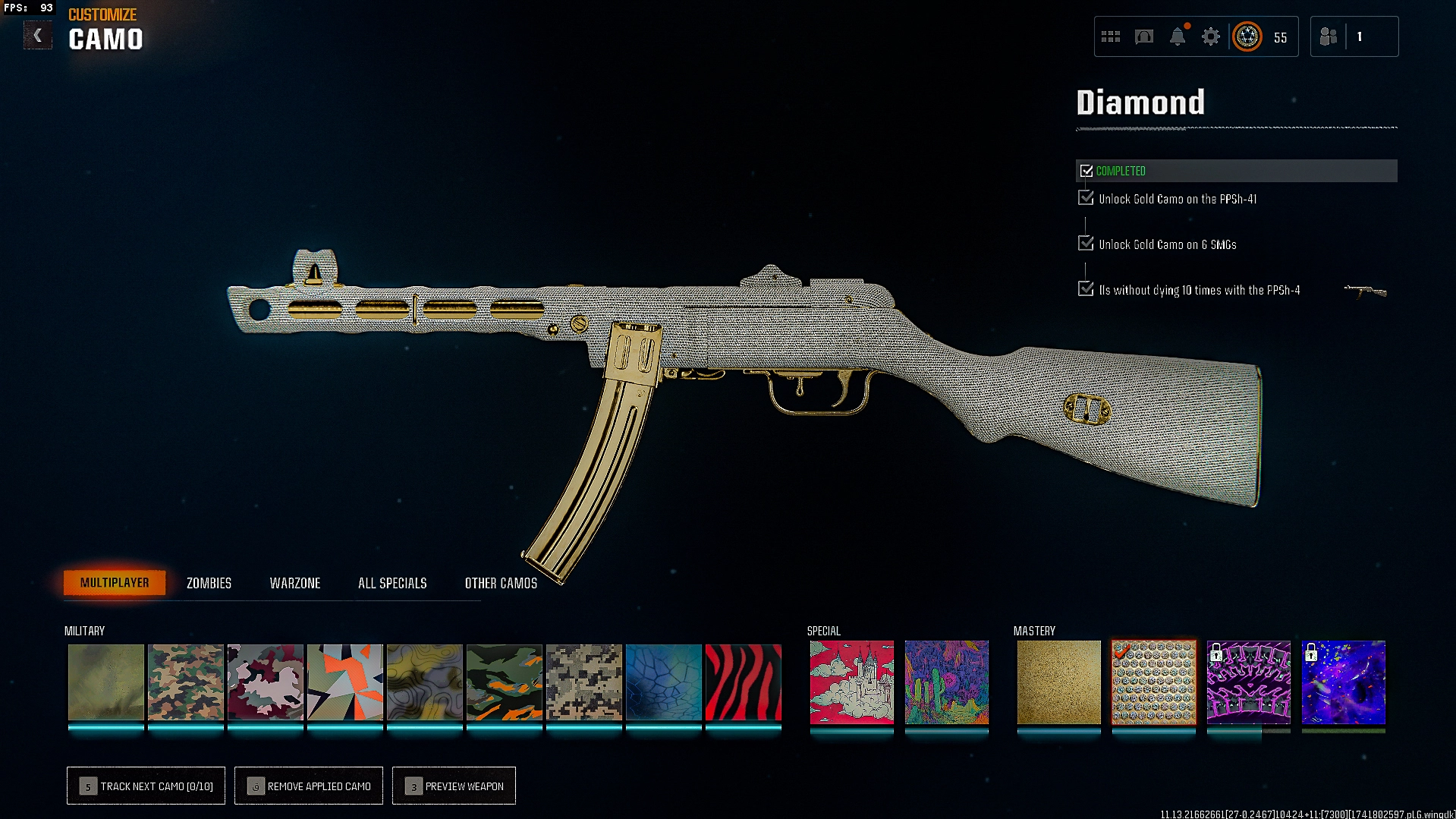The image size is (1456, 819).
Task: Choose the Multiplayer camo tab
Action: click(x=115, y=582)
